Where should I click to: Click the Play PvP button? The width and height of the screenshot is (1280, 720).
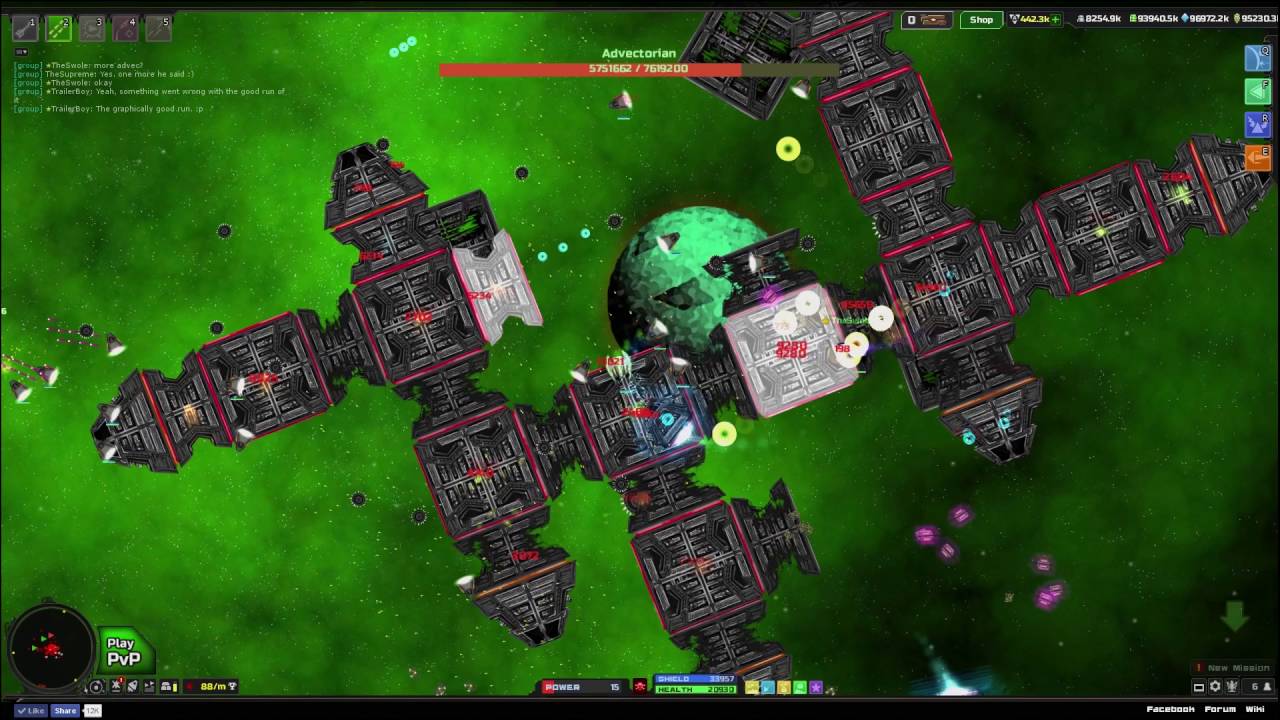(x=124, y=652)
